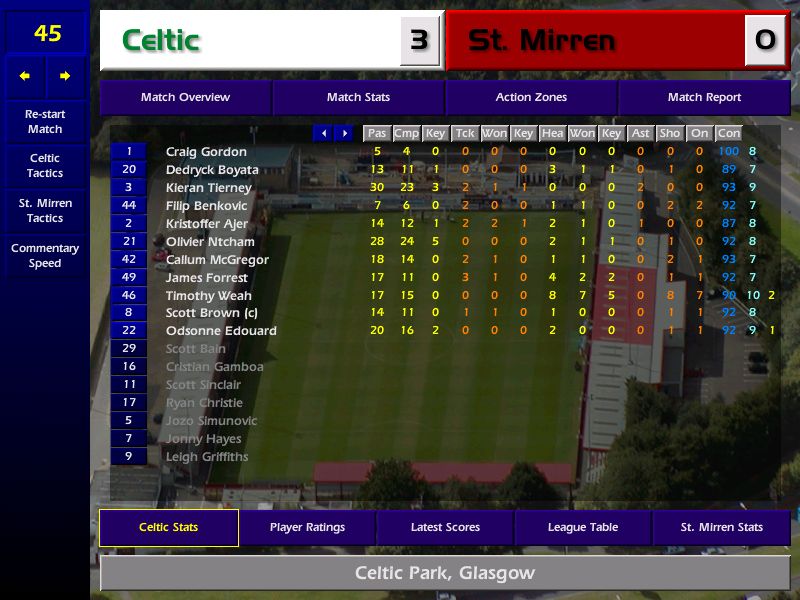Switch to Match Stats

point(358,97)
